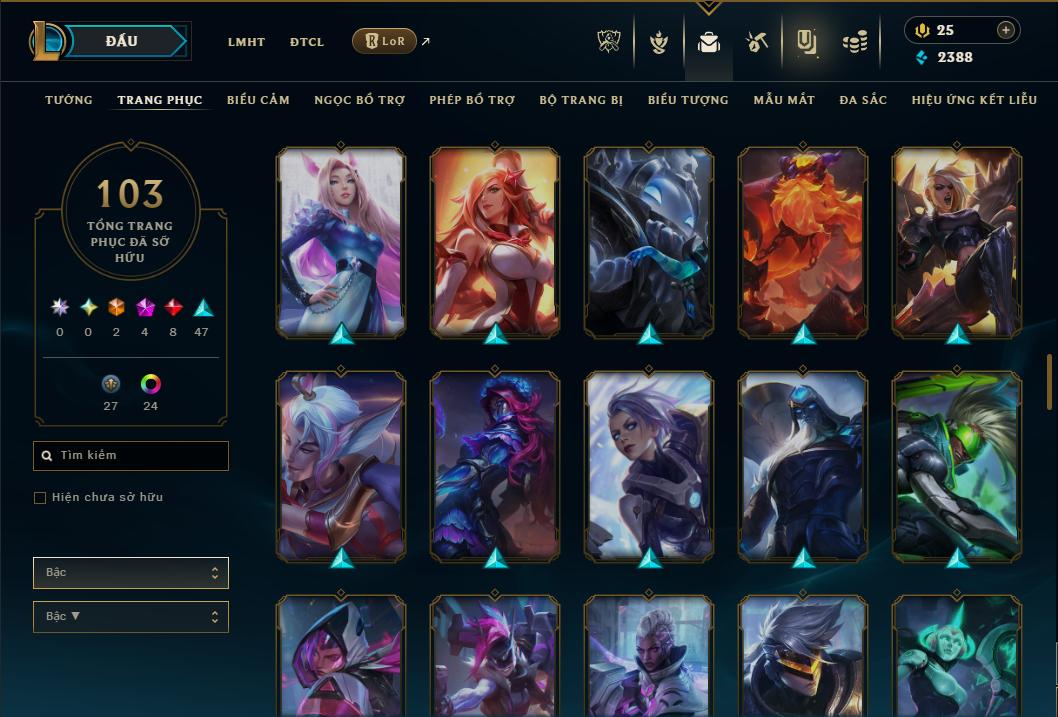Open the BIỂU CẢM tab

(x=258, y=100)
